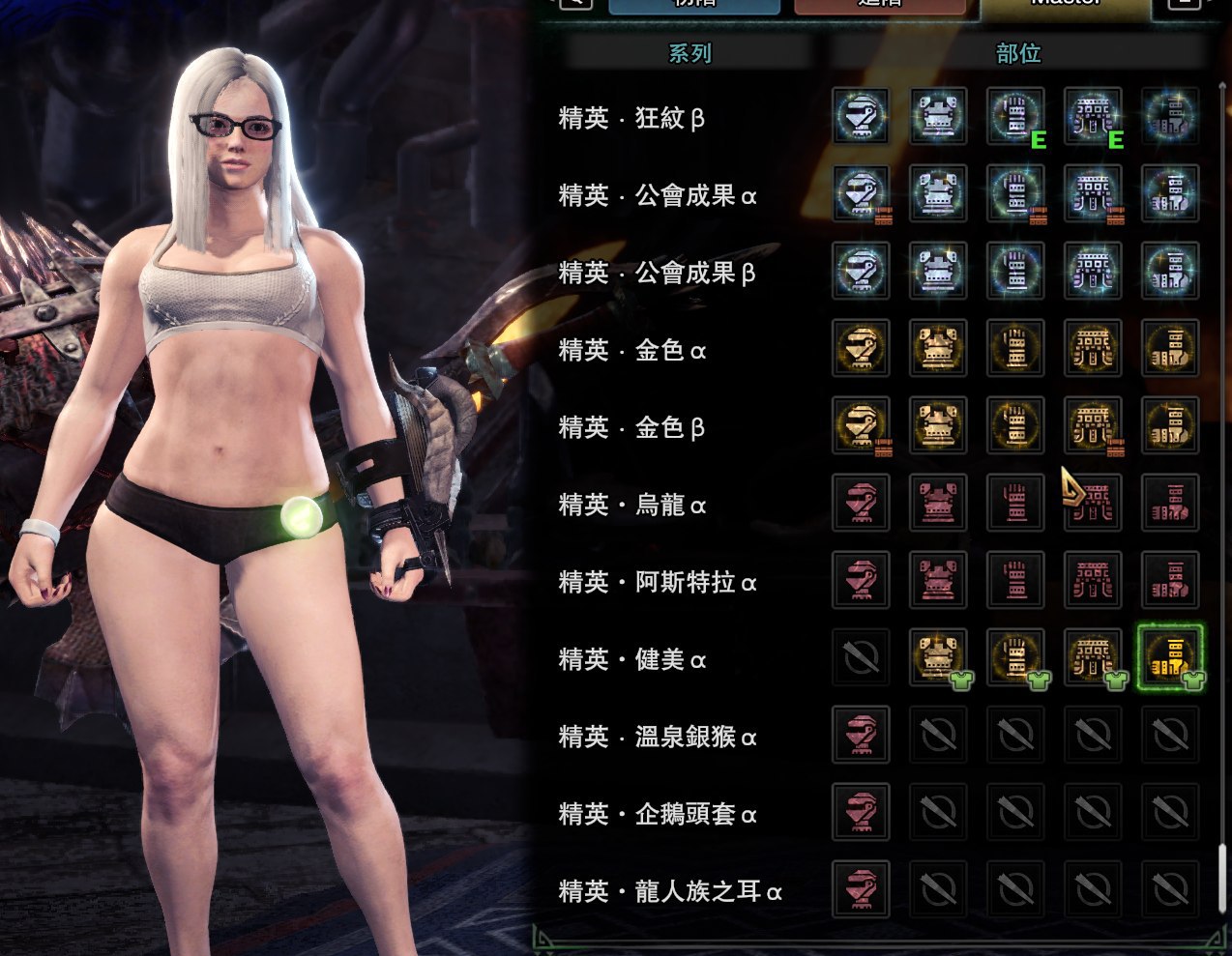Select the 狂紋β head armor icon

pos(861,116)
